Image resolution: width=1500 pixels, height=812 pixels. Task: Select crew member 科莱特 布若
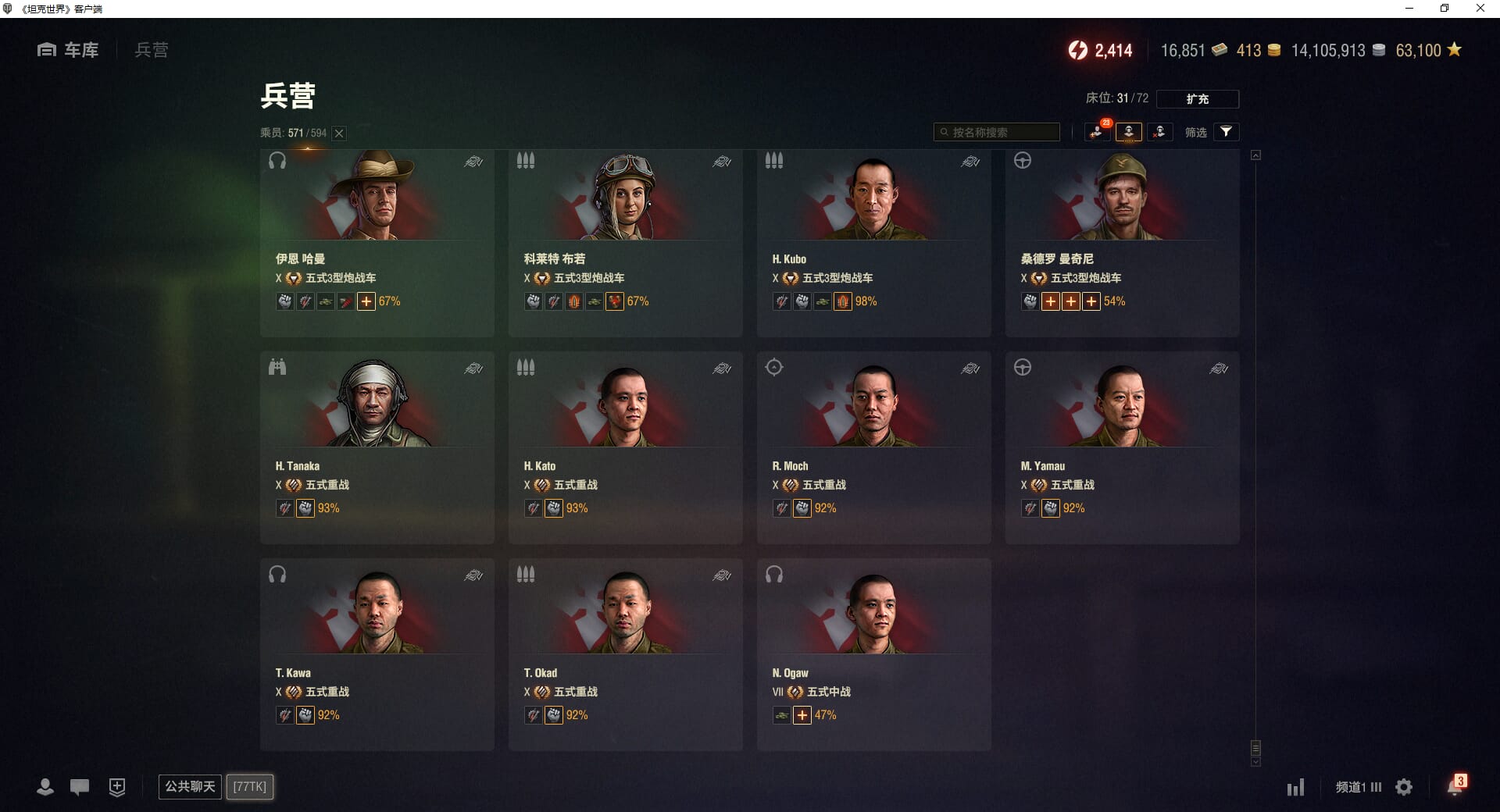[625, 242]
